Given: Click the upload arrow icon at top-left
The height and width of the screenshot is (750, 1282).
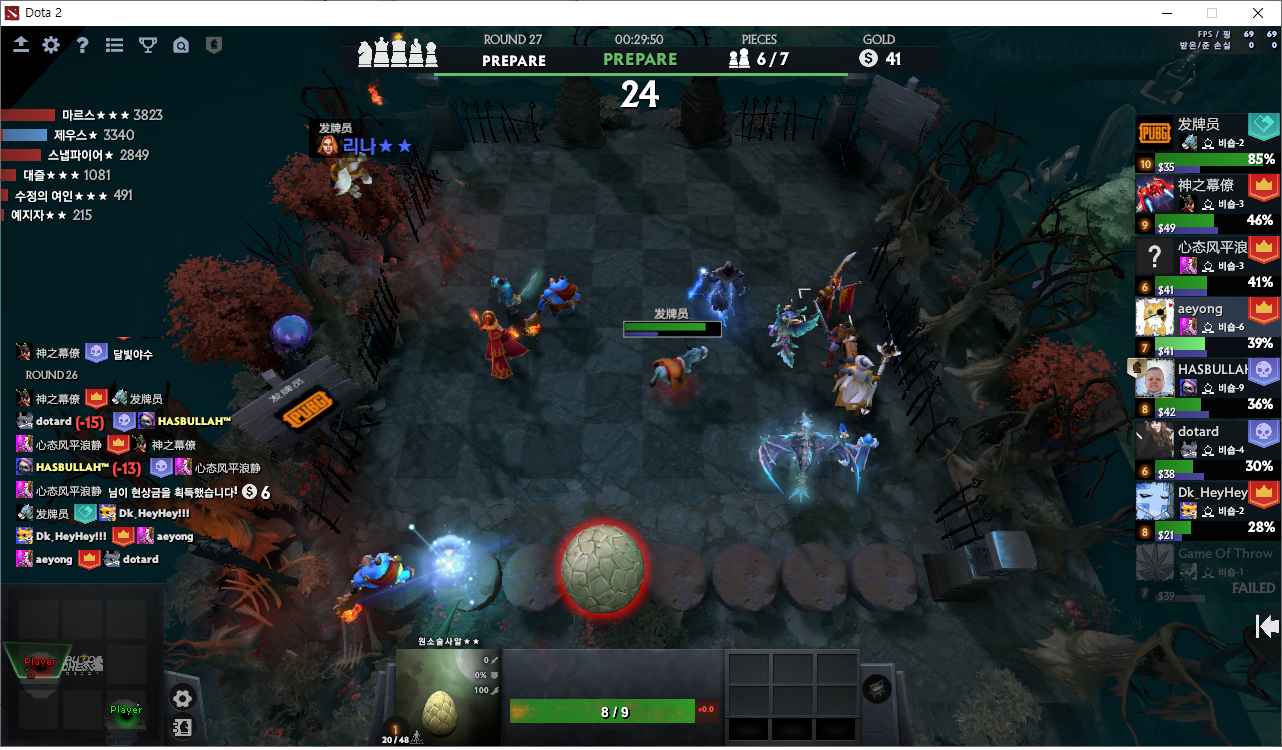Looking at the screenshot, I should (x=21, y=45).
